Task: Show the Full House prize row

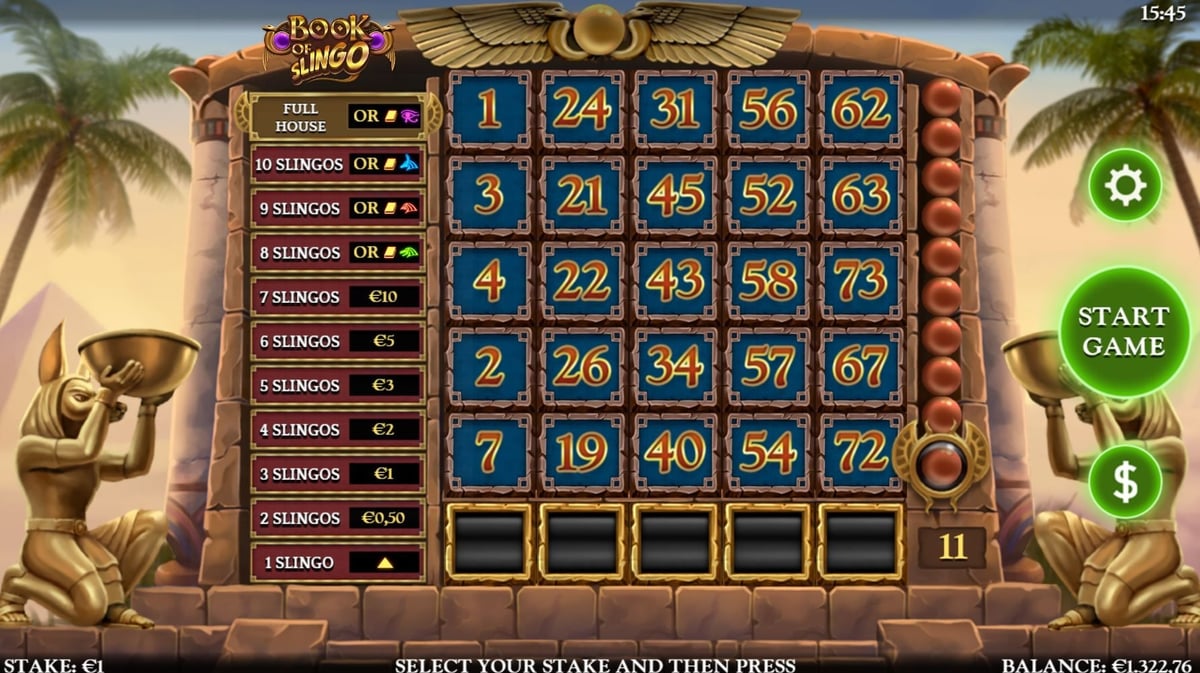Action: pyautogui.click(x=338, y=117)
